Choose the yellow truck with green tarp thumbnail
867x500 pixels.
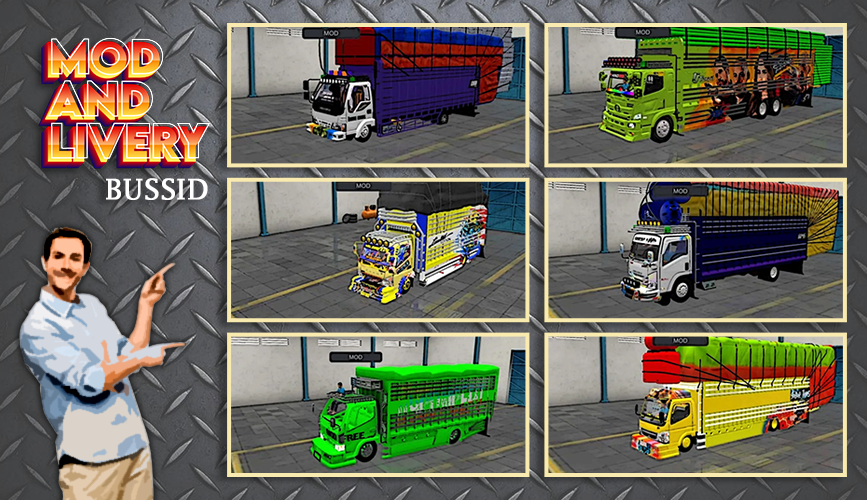[x=695, y=405]
